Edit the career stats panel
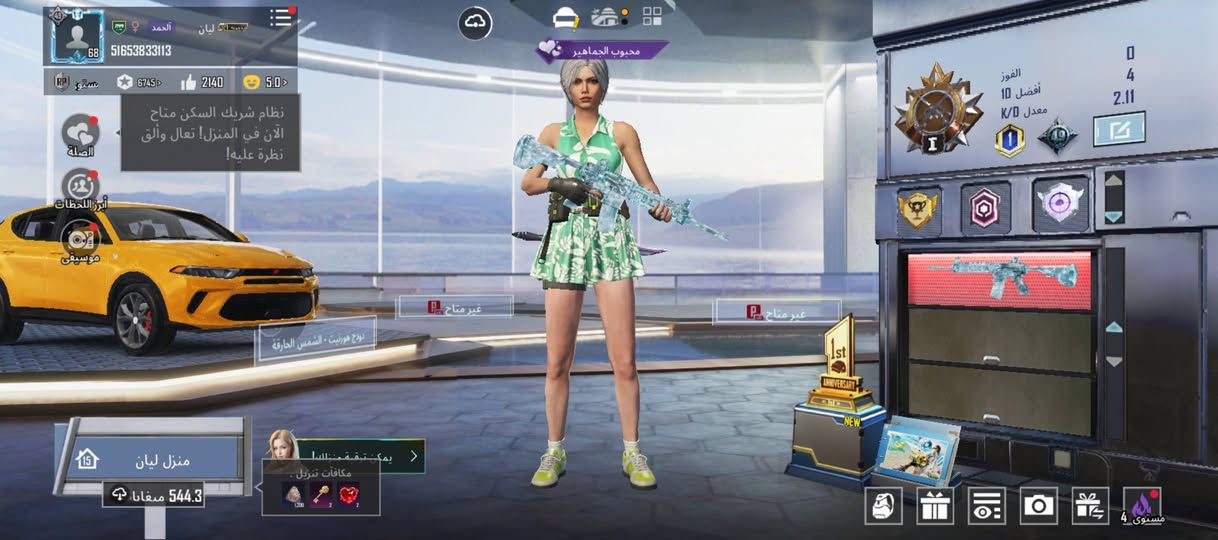 [x=1119, y=129]
